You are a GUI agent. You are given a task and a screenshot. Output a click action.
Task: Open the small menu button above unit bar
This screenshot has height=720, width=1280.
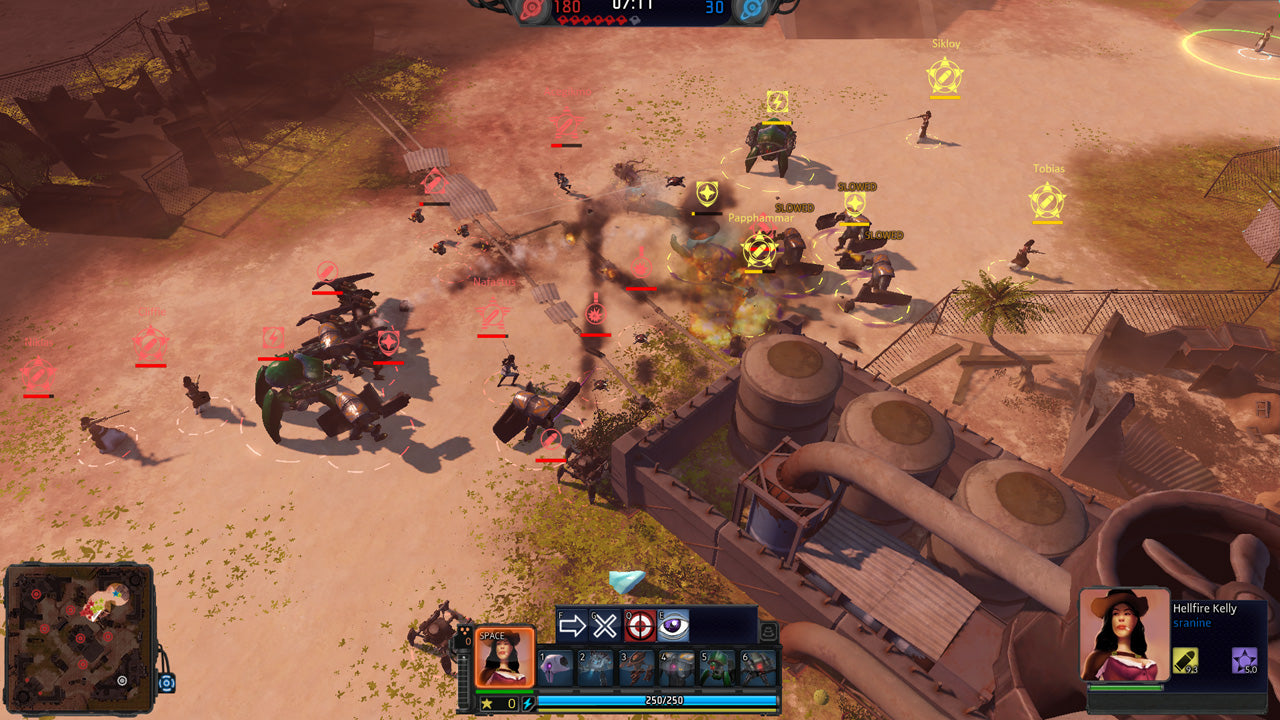coord(768,631)
